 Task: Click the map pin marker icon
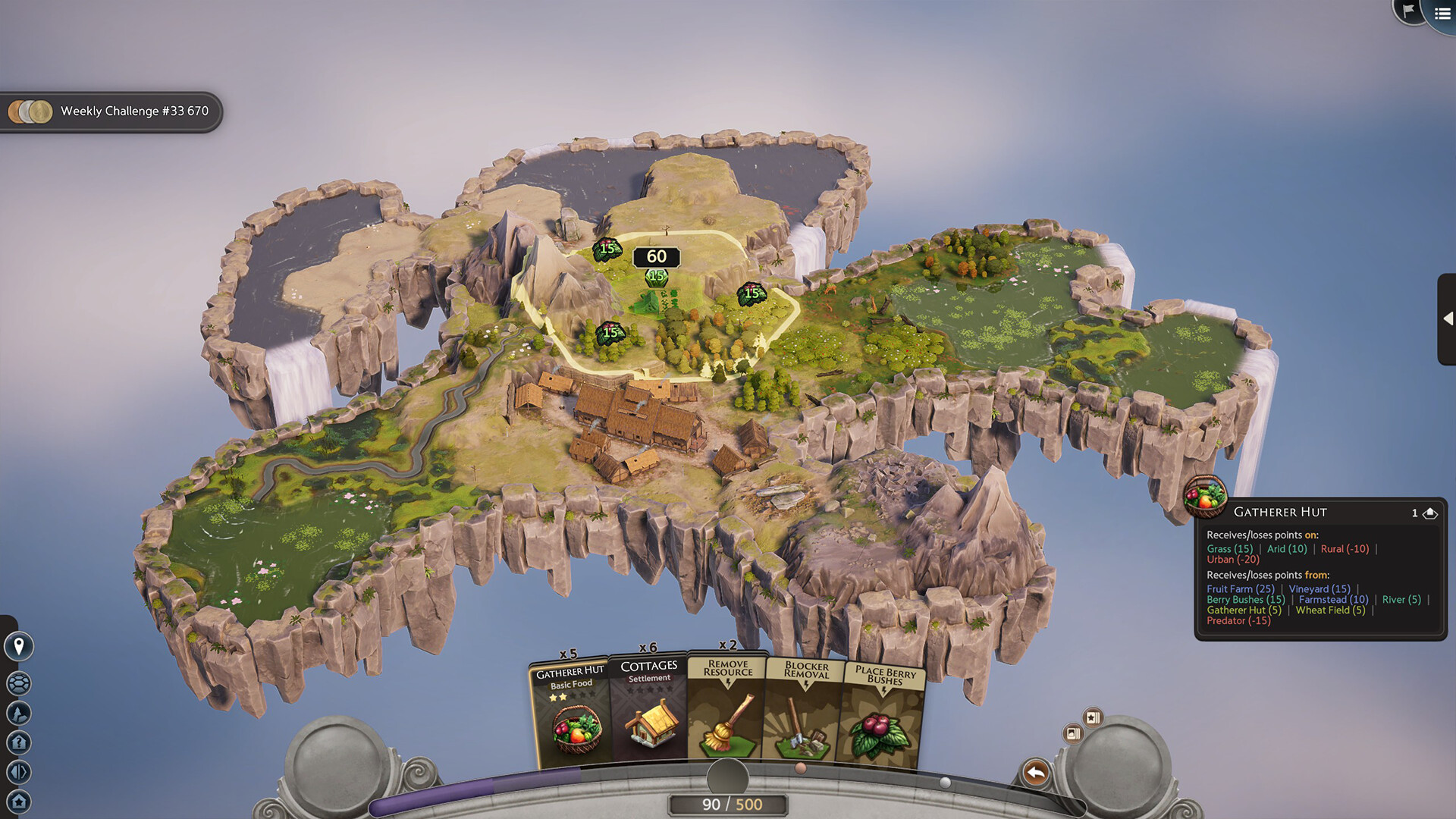(x=19, y=646)
